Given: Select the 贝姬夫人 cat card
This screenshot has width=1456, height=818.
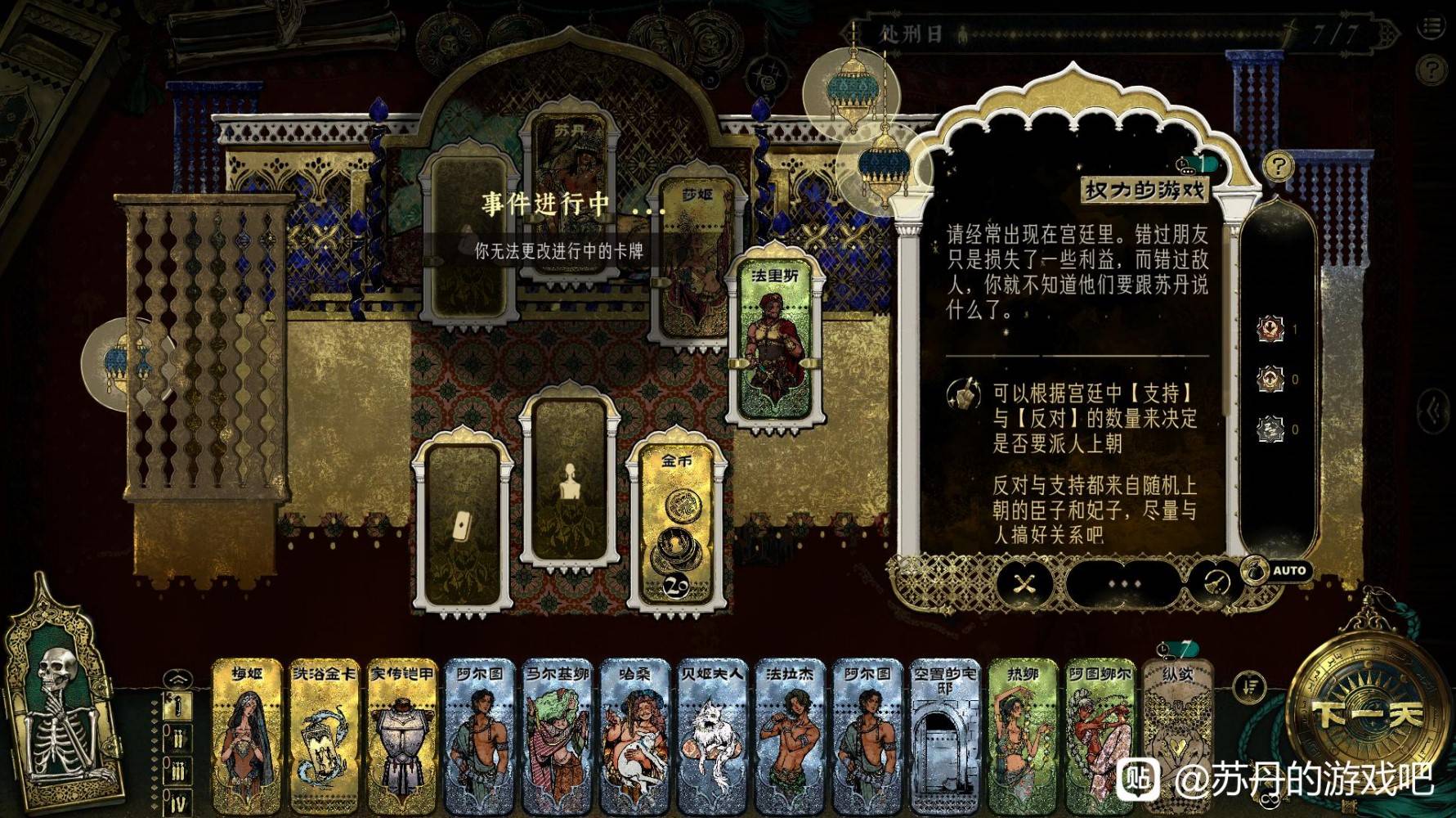Looking at the screenshot, I should coord(712,736).
